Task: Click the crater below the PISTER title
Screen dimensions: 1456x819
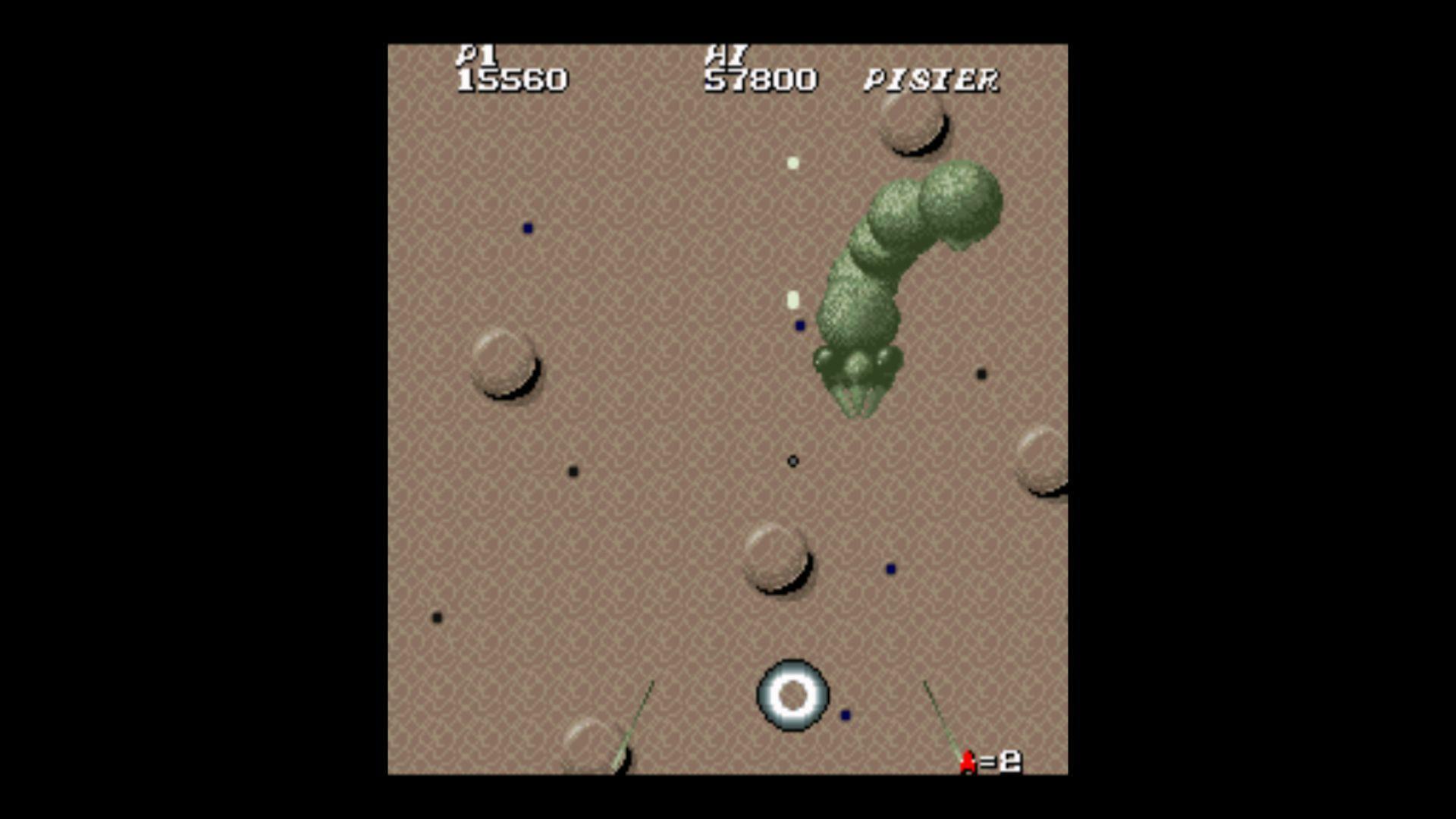Action: (915, 127)
